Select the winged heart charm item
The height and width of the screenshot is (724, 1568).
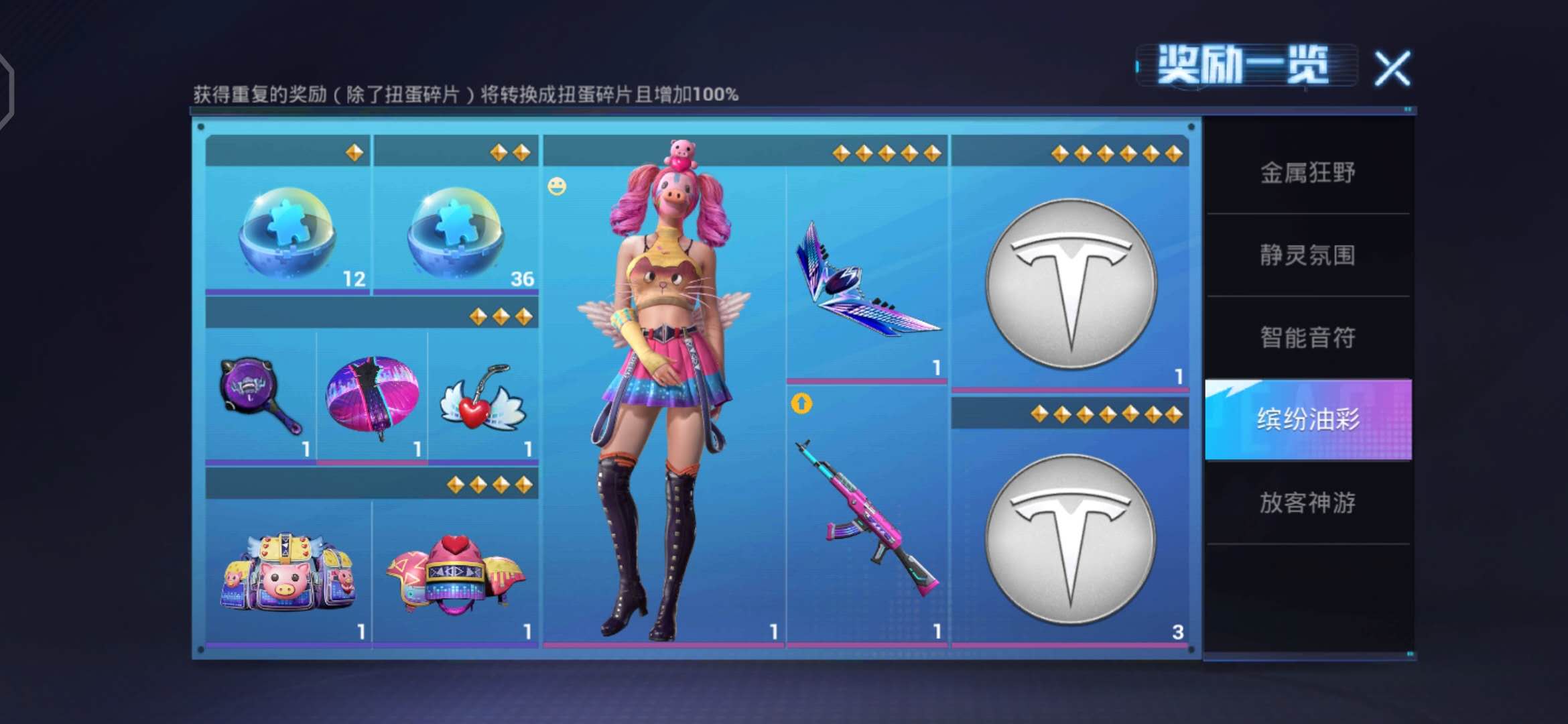(482, 400)
